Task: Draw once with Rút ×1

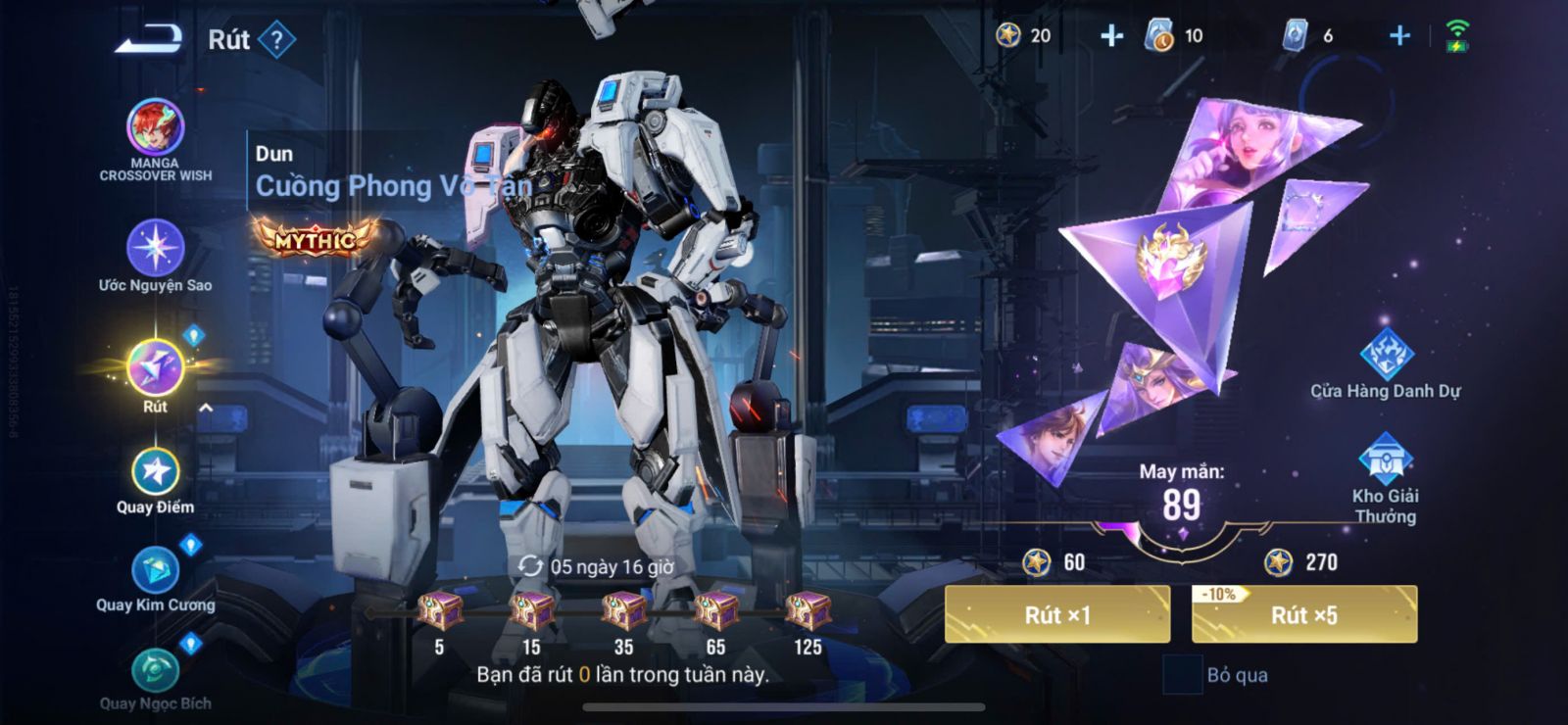Action: (x=1056, y=614)
